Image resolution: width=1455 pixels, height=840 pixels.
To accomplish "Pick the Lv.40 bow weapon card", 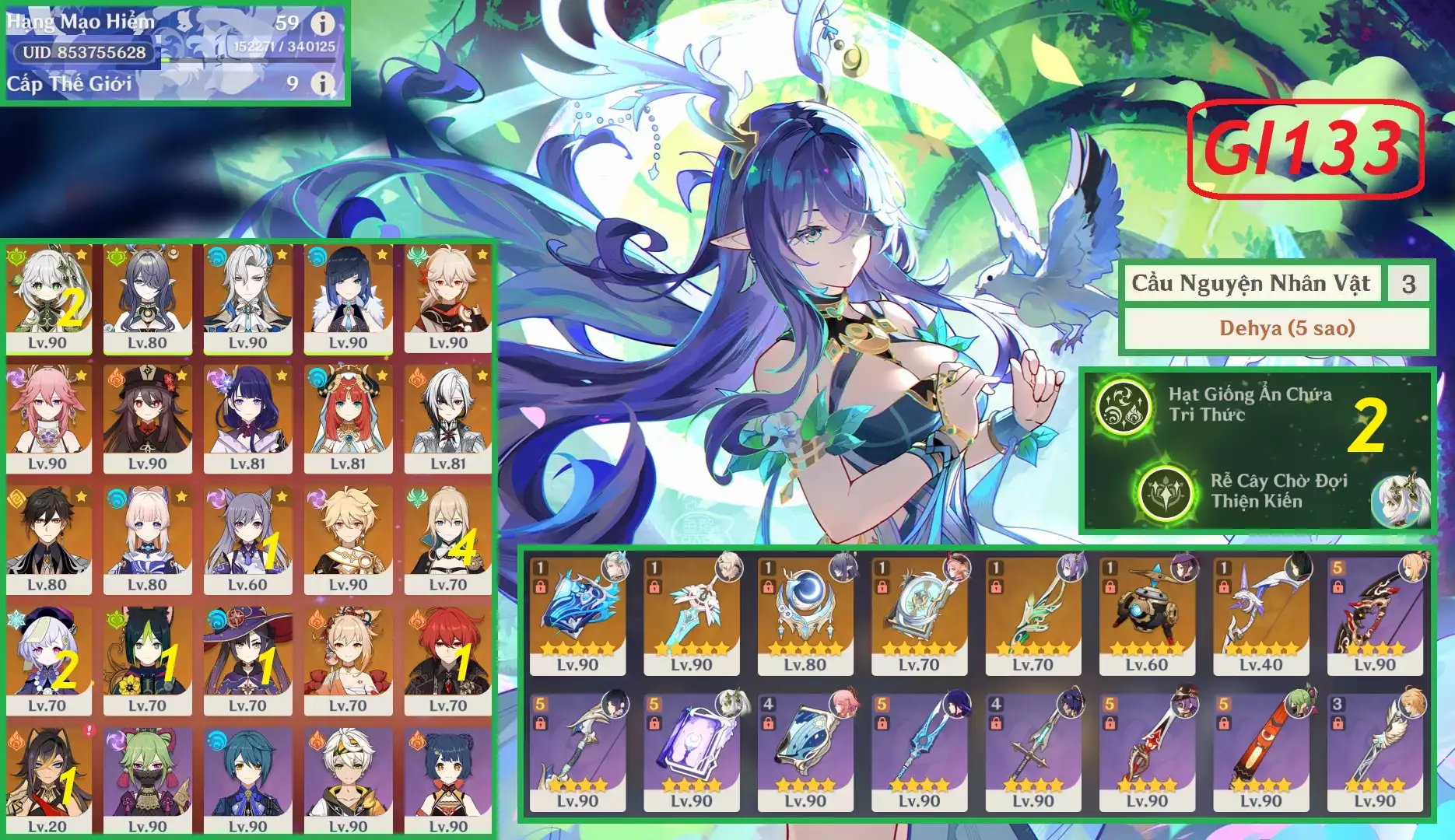I will 1260,614.
